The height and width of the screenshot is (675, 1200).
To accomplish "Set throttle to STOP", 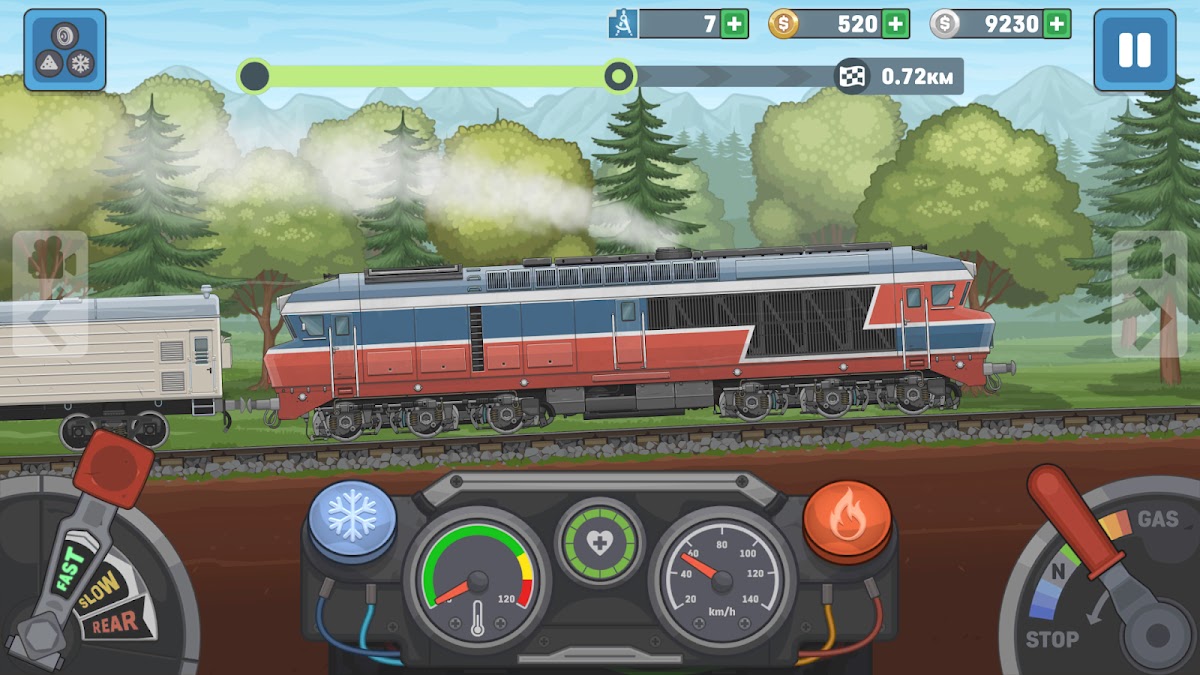I will (1052, 639).
